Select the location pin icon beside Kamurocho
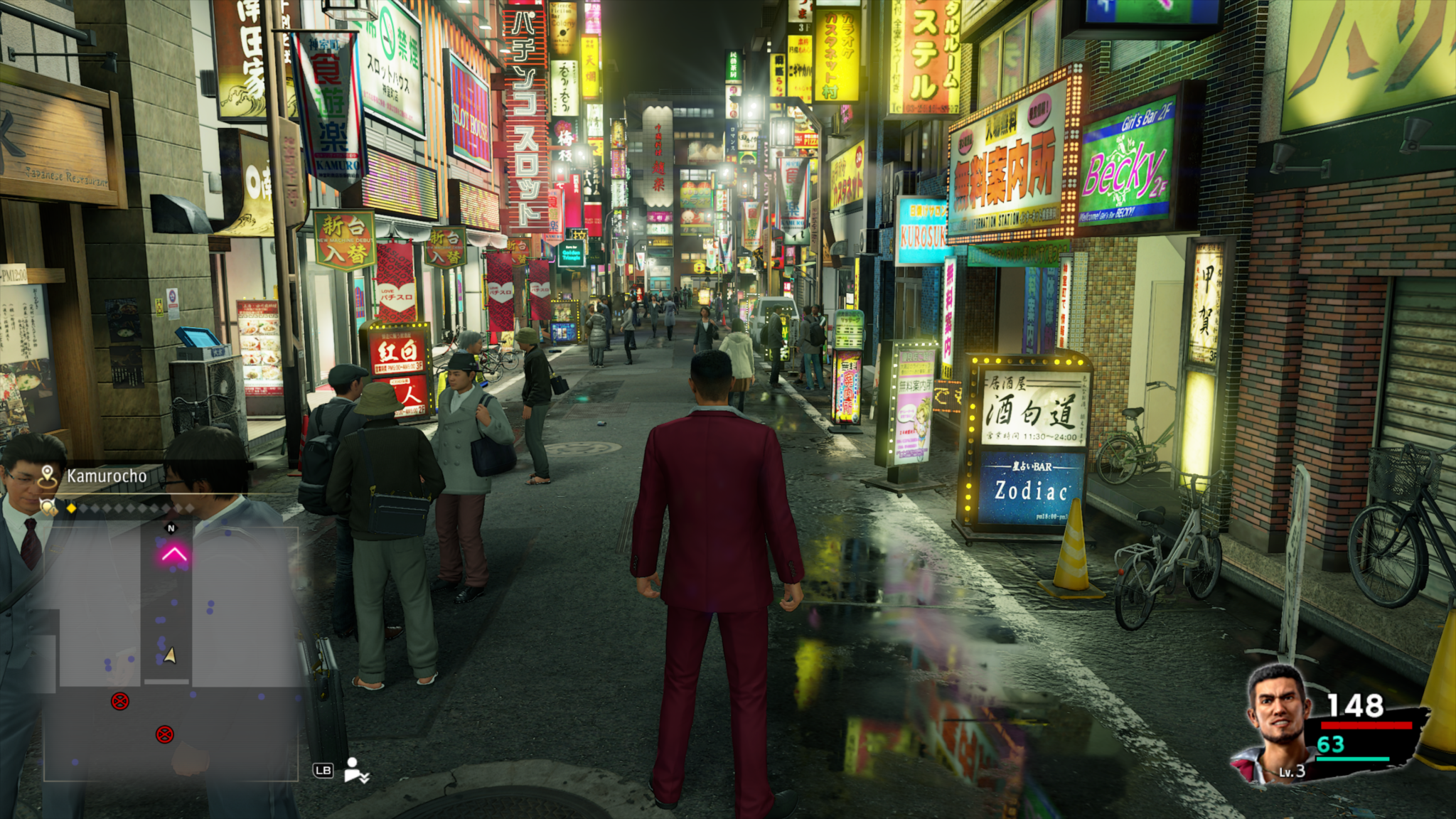 48,476
